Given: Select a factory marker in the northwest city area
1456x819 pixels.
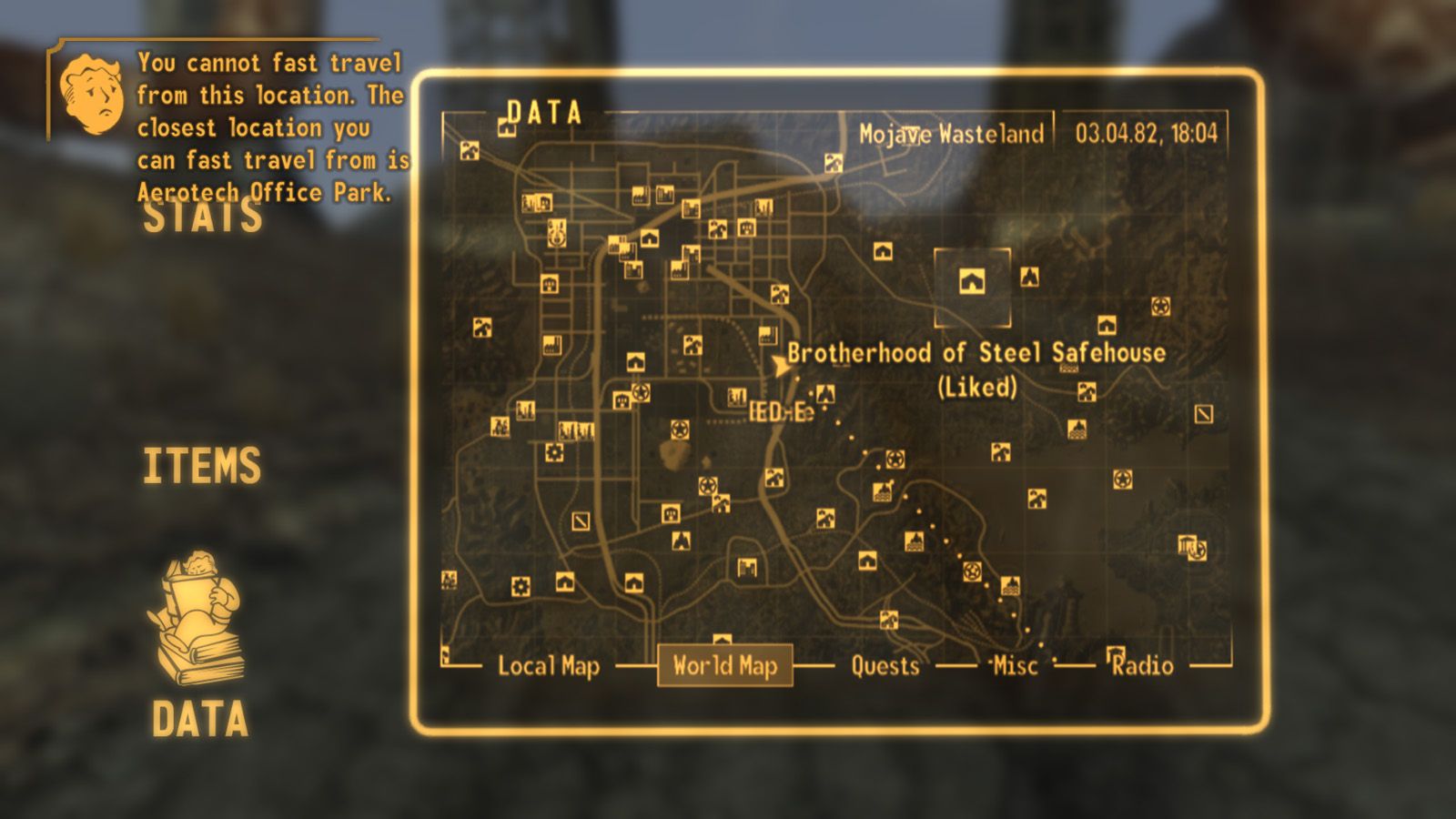Looking at the screenshot, I should (x=640, y=194).
